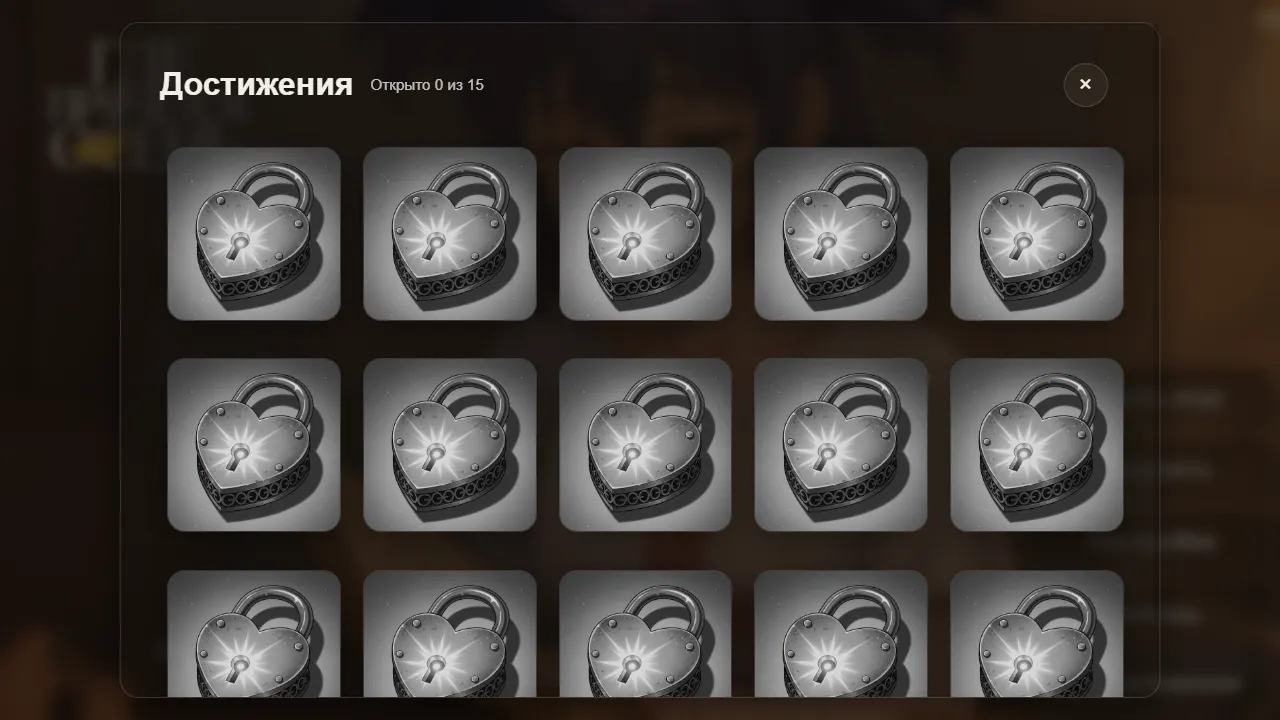Open the first locked achievement in top row
Viewport: 1280px width, 720px height.
point(254,233)
